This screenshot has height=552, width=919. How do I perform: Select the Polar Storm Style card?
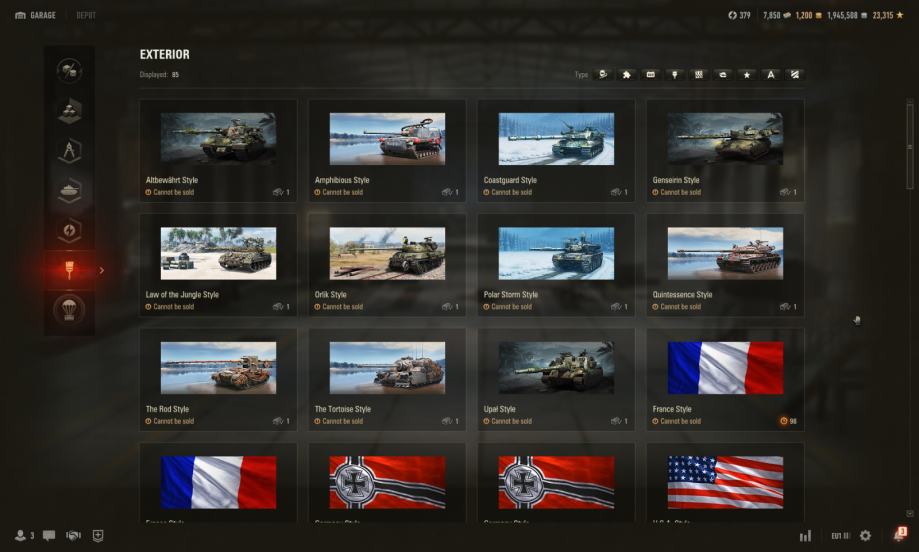tap(556, 264)
